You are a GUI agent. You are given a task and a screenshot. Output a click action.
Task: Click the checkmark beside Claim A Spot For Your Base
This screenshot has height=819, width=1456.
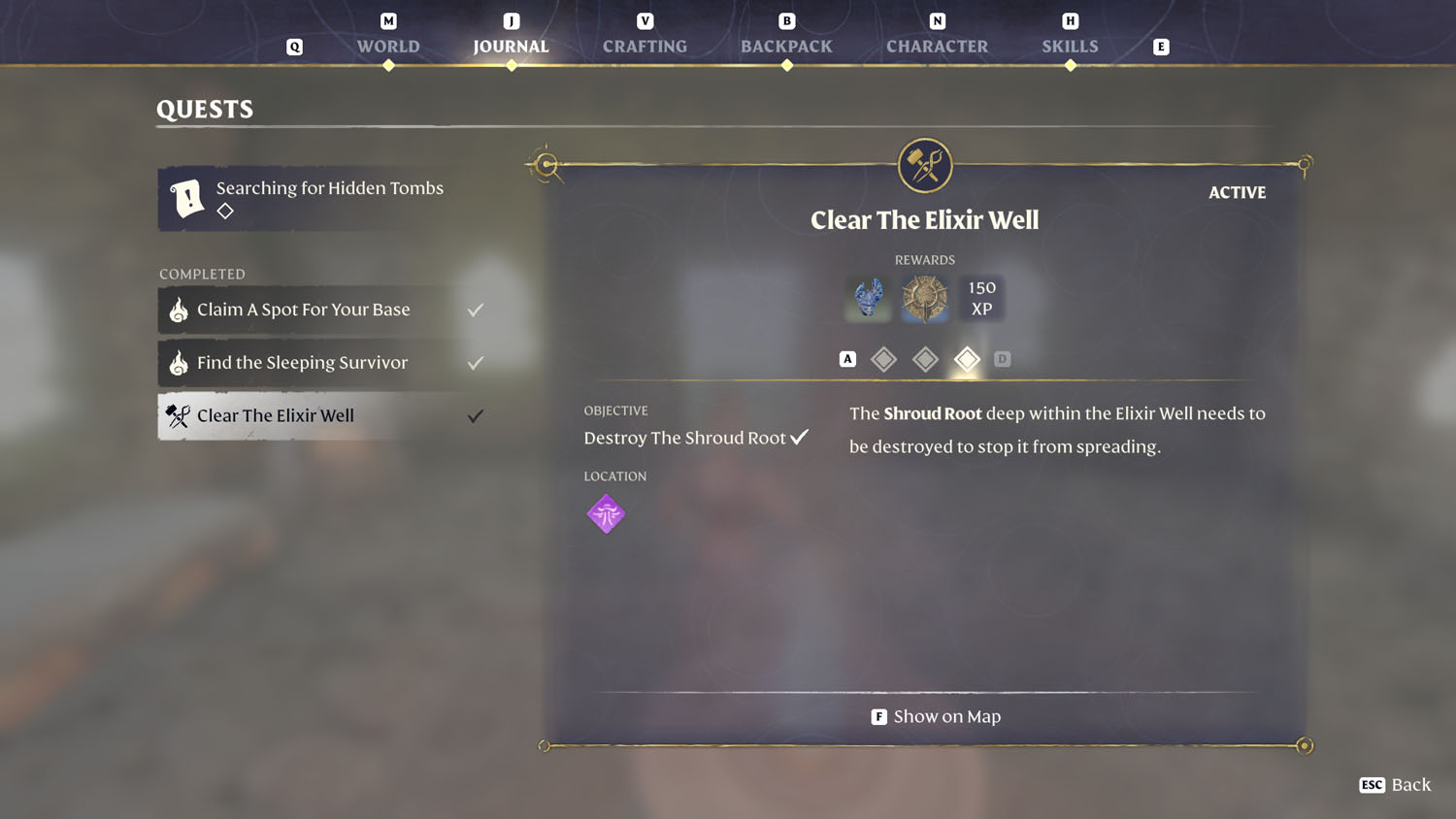click(475, 309)
